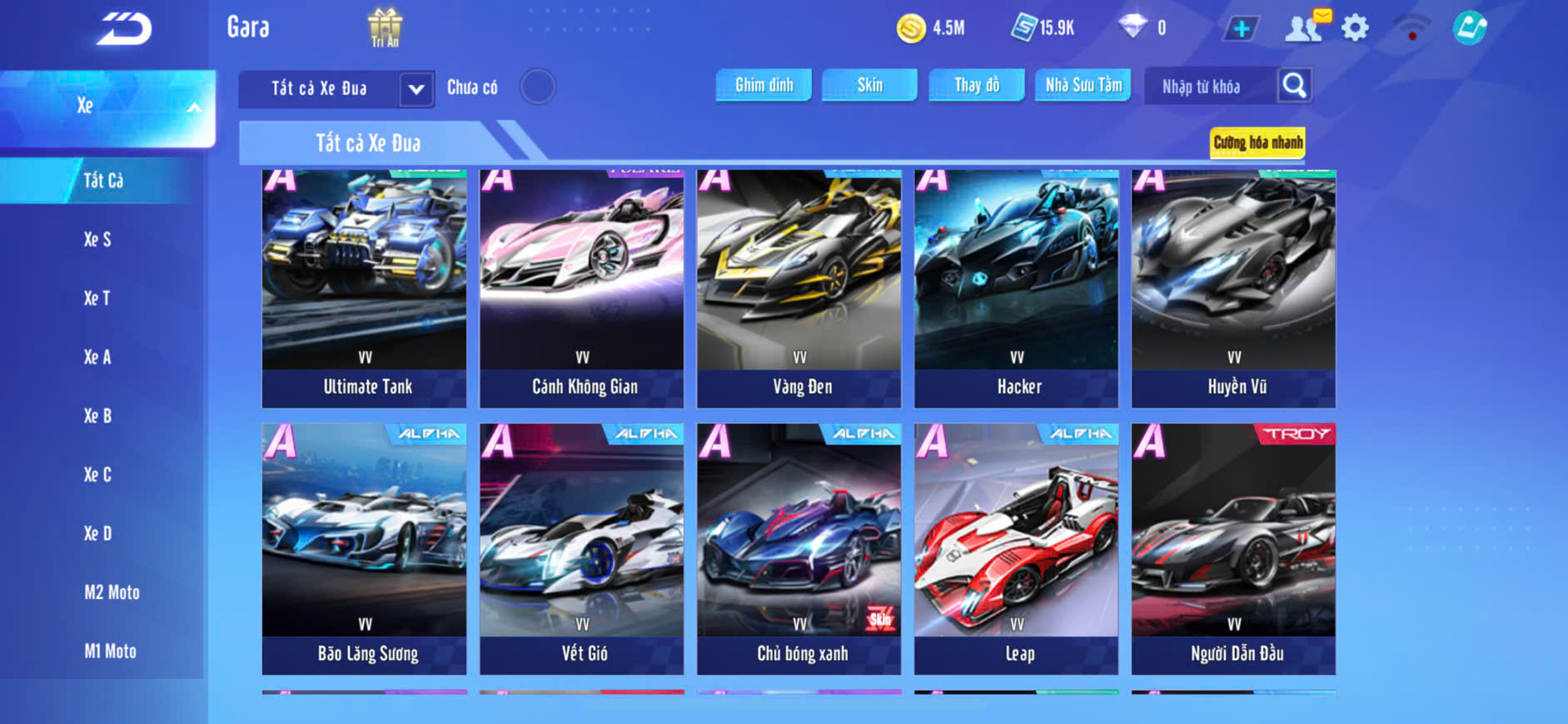This screenshot has height=724, width=1568.
Task: Show the M2 Moto category
Action: (x=112, y=593)
